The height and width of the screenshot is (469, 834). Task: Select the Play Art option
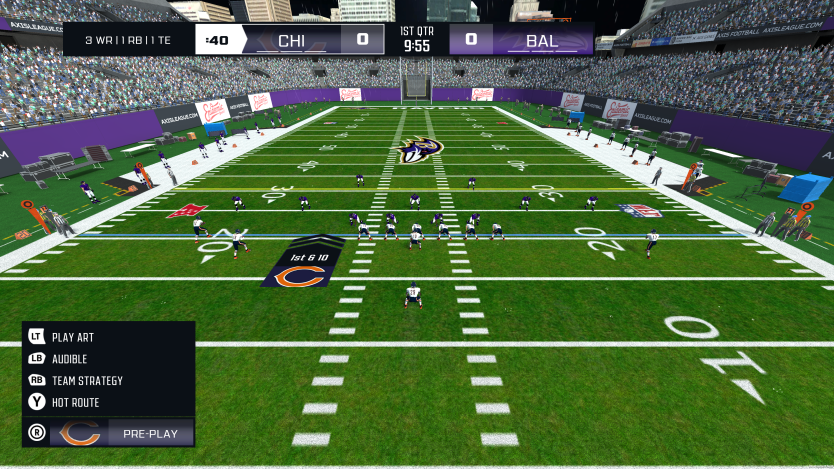72,338
